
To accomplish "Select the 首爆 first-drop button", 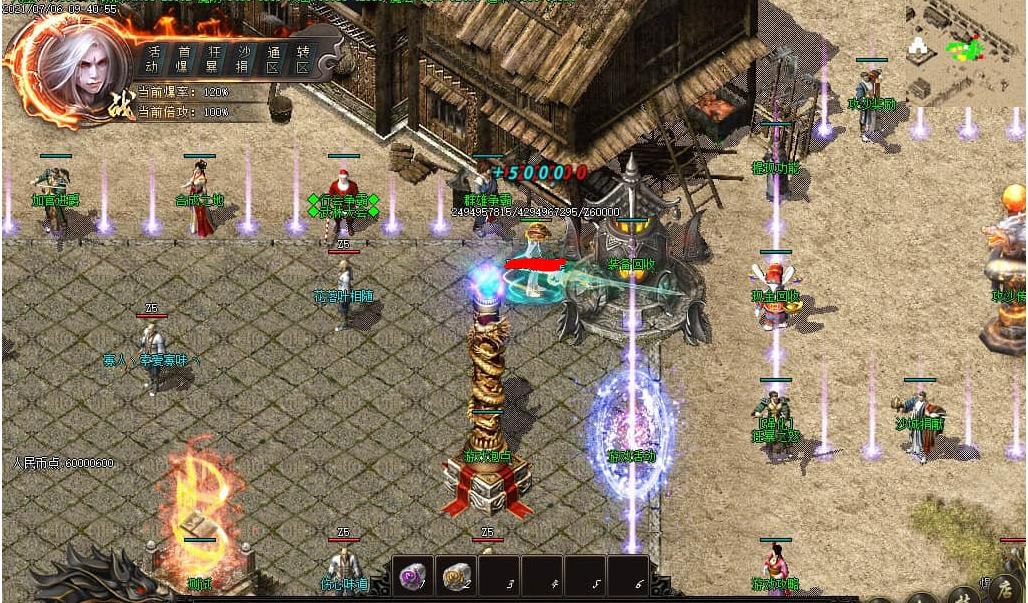I will coord(184,59).
